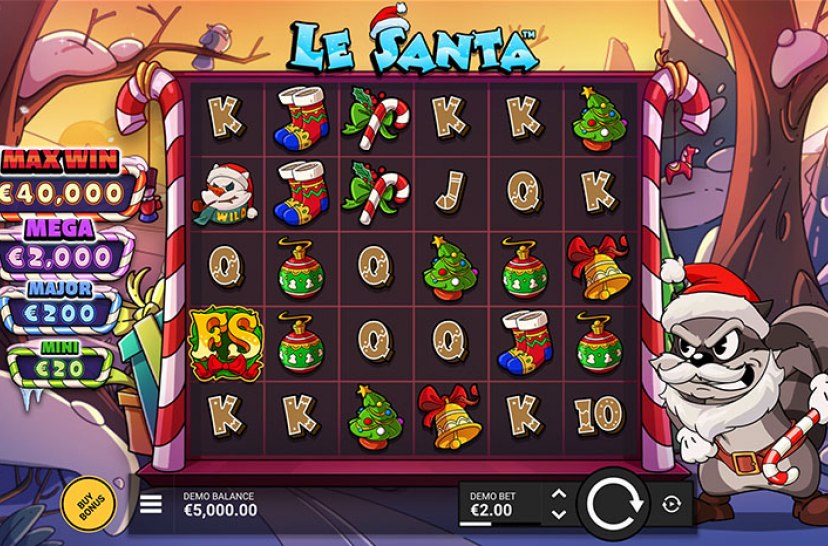Image resolution: width=828 pixels, height=546 pixels.
Task: Spin the reels
Action: point(615,503)
